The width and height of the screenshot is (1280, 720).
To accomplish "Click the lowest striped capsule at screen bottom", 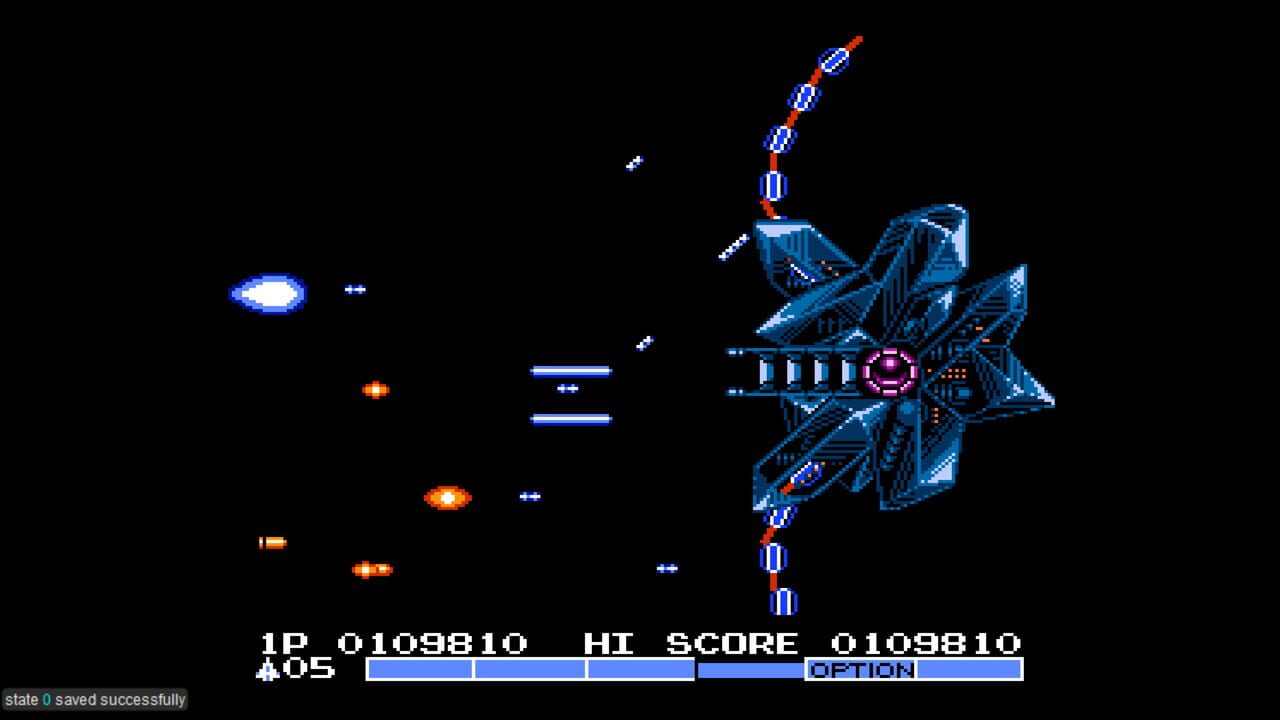I will 782,602.
